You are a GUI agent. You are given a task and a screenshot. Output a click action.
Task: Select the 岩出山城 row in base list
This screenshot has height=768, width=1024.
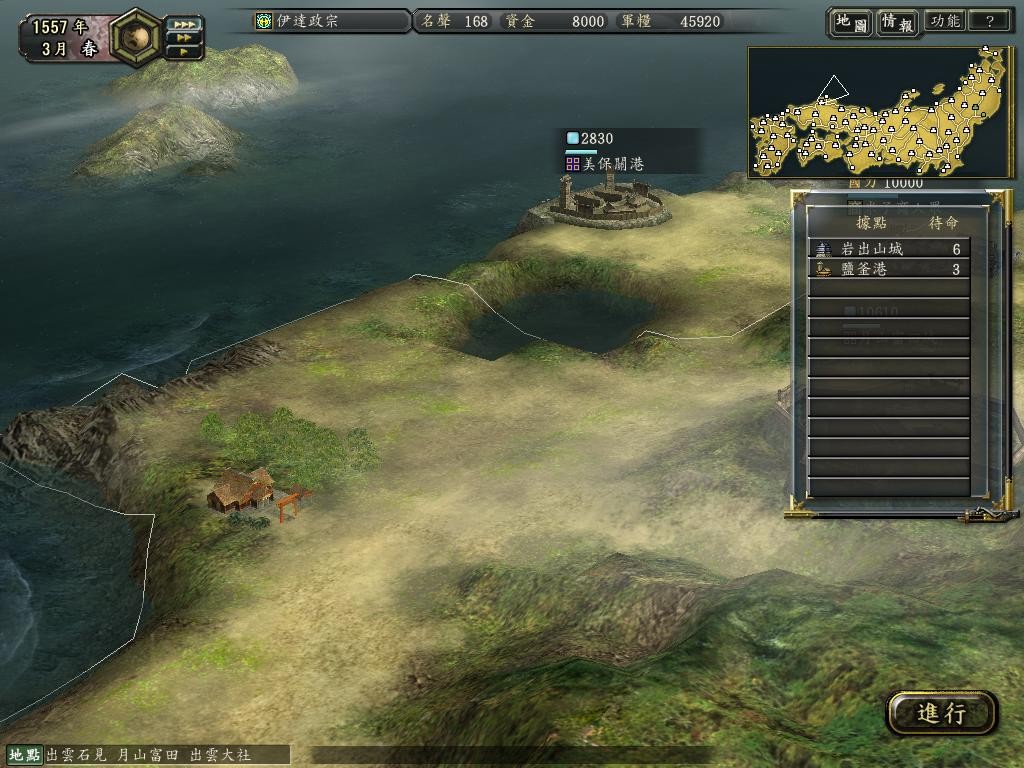[888, 249]
